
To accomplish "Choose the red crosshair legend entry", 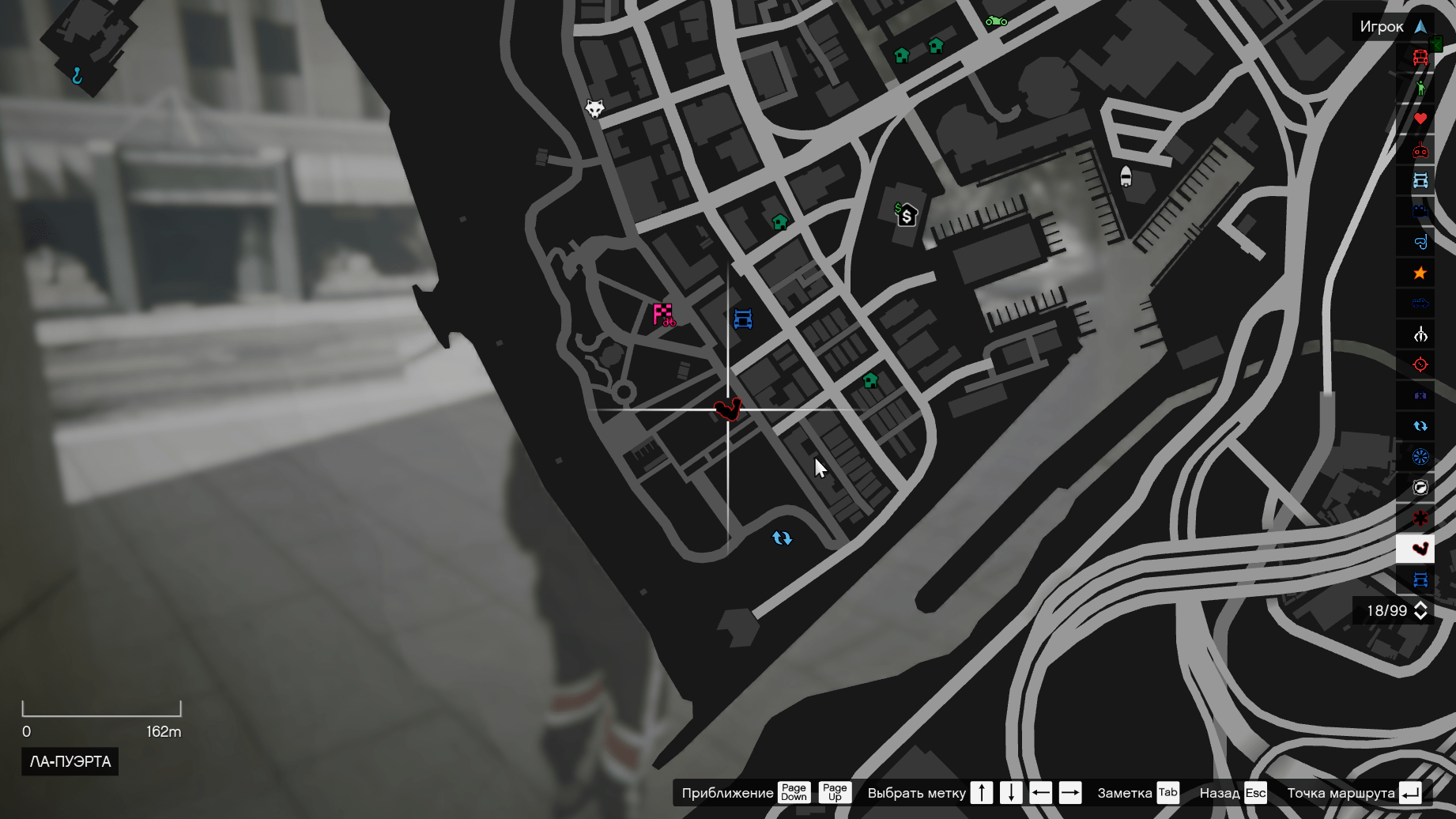I will (1420, 364).
